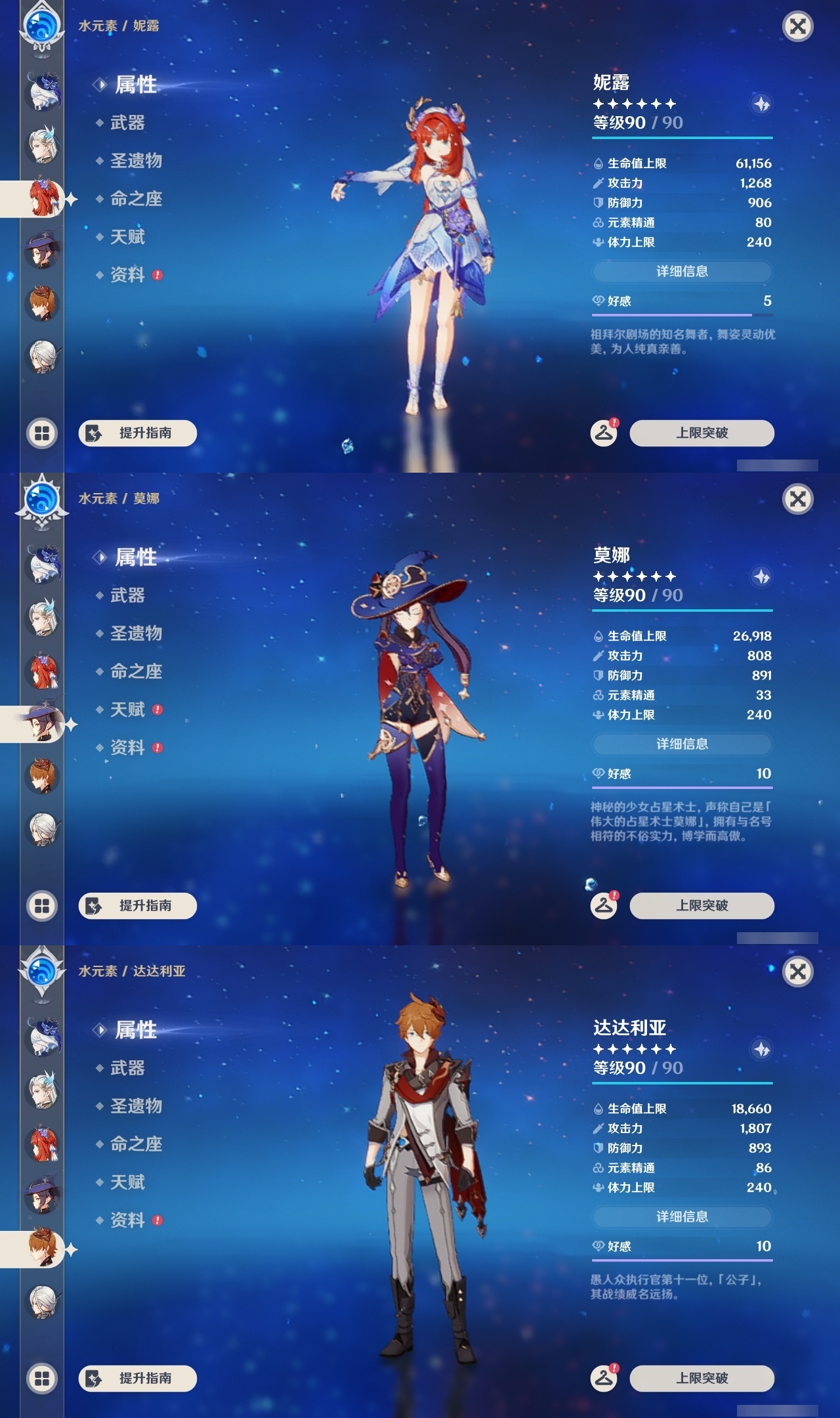Viewport: 840px width, 1418px height.
Task: Click Nilou's 详细信息 button
Action: (x=682, y=270)
